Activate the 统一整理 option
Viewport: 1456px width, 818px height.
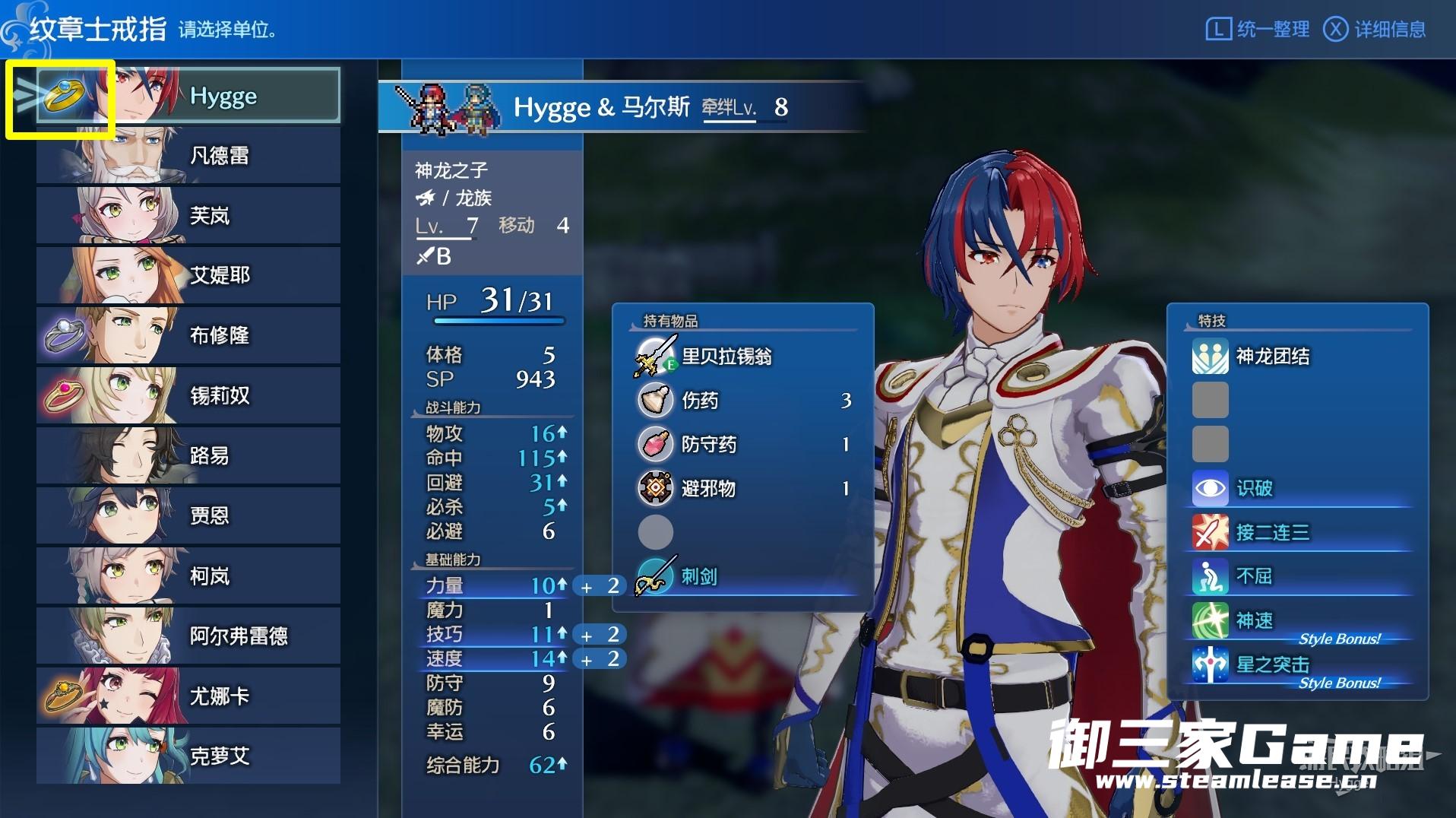[x=1258, y=30]
